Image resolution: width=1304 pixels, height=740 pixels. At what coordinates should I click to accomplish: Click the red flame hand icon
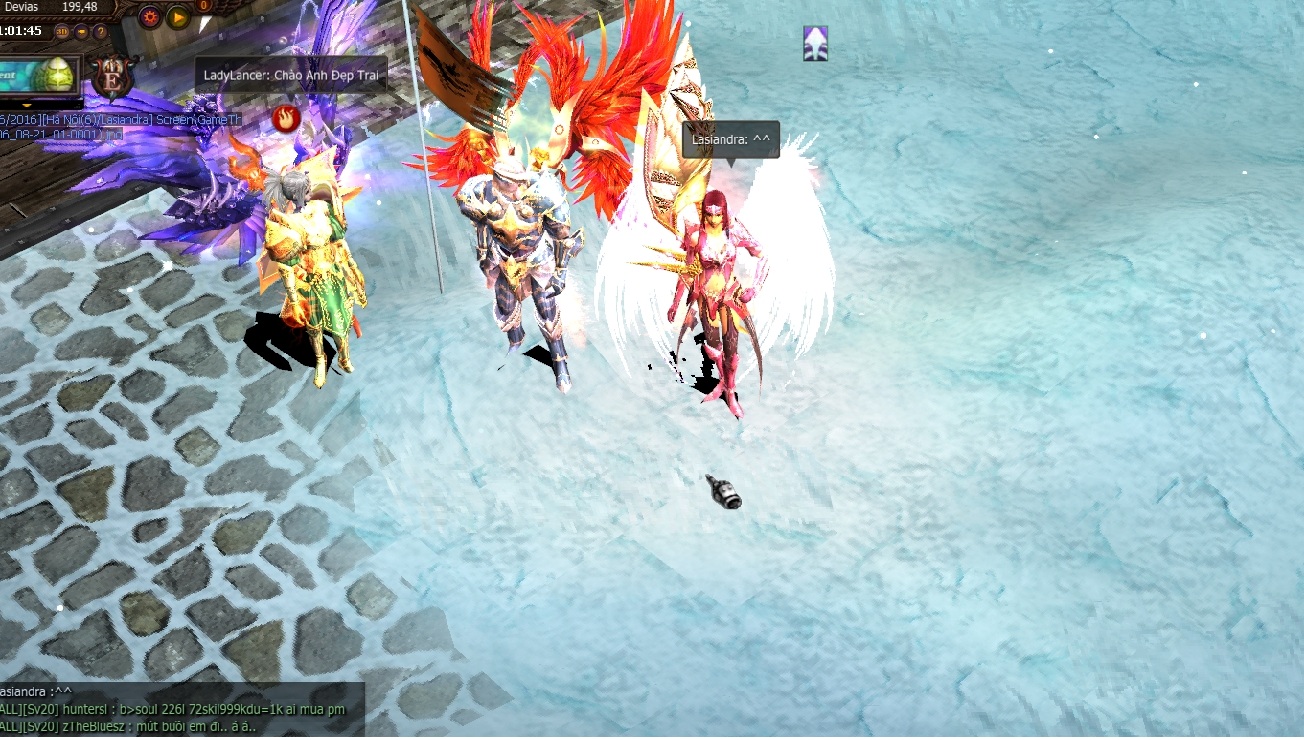click(286, 118)
